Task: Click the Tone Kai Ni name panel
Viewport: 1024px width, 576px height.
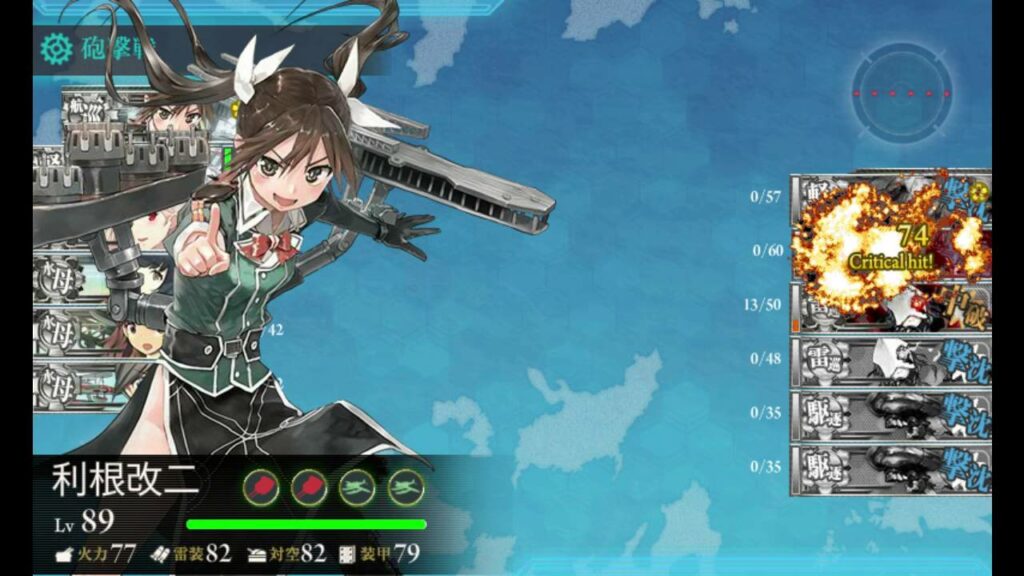Action: point(126,482)
